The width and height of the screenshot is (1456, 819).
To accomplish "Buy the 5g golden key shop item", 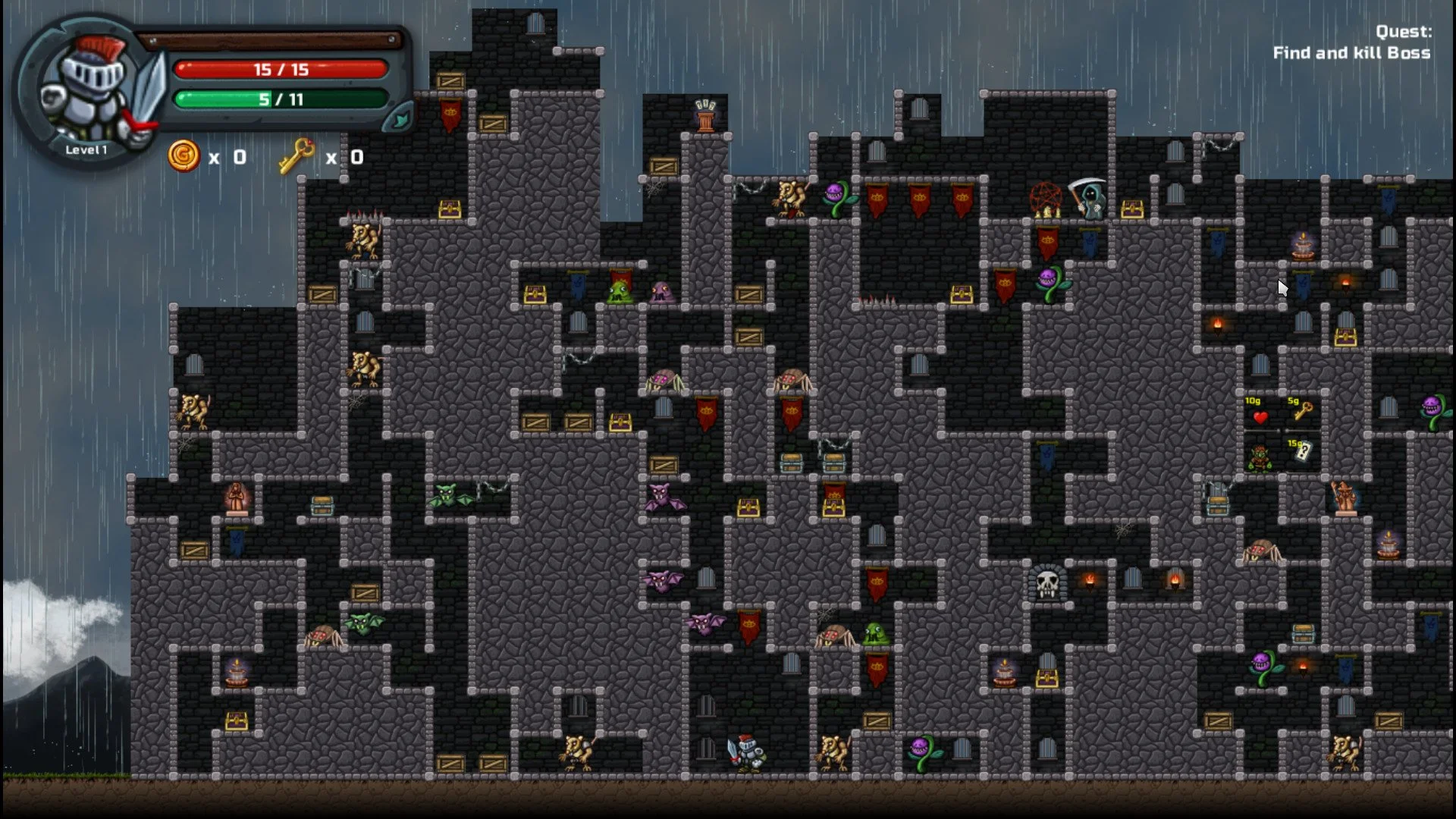I will pos(1303,411).
